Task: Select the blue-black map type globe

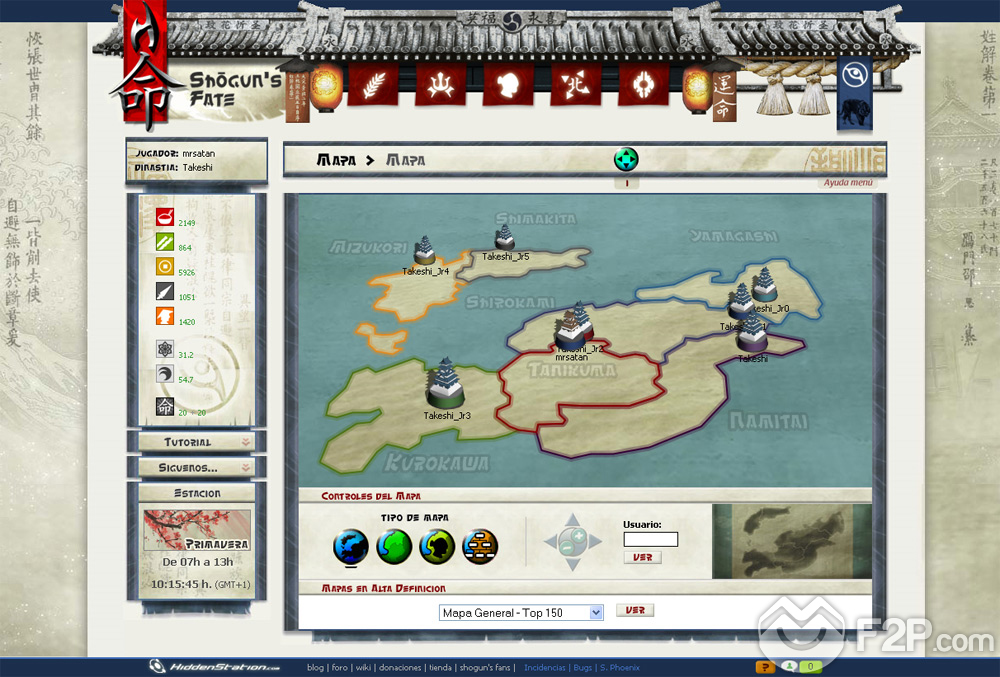Action: coord(350,547)
